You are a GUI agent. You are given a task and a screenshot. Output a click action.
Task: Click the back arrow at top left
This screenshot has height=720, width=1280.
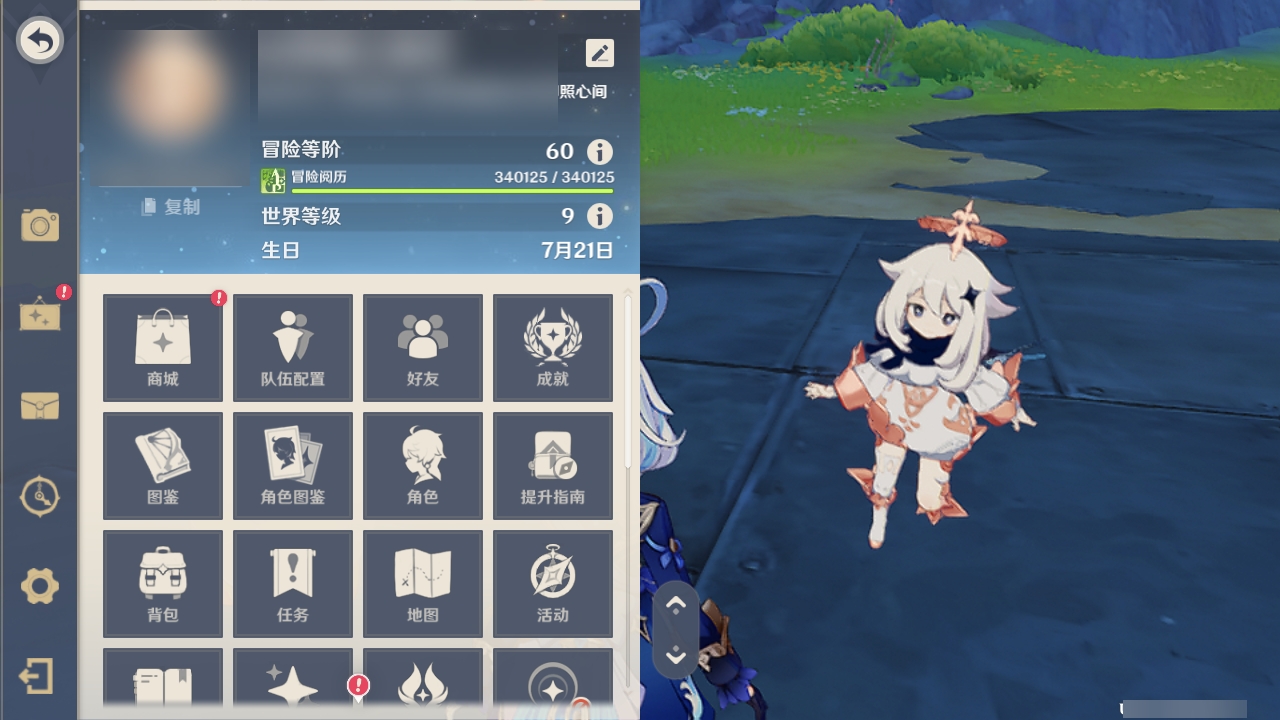pyautogui.click(x=40, y=40)
